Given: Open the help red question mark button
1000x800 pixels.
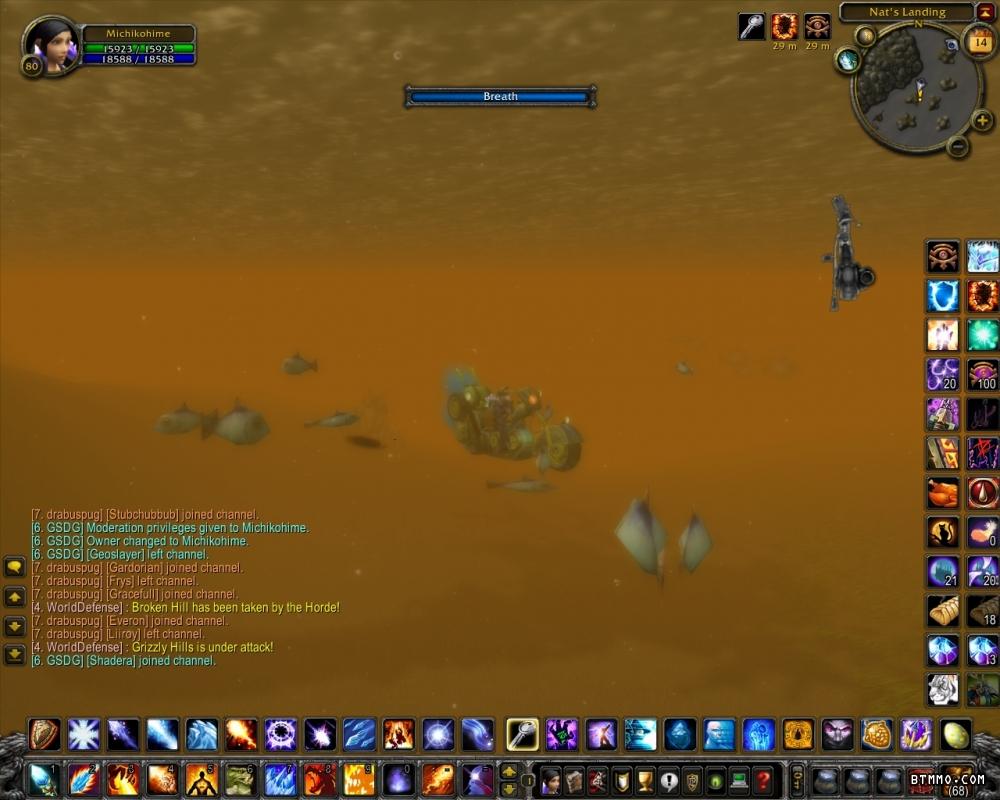Looking at the screenshot, I should click(763, 779).
